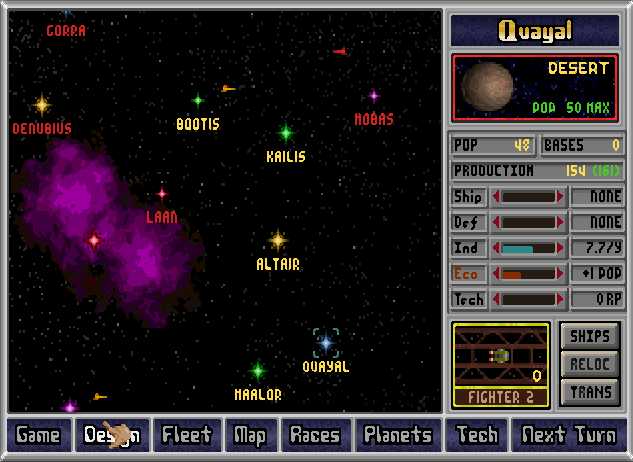Adjust the Def production slider
The width and height of the screenshot is (633, 462).
coord(528,222)
